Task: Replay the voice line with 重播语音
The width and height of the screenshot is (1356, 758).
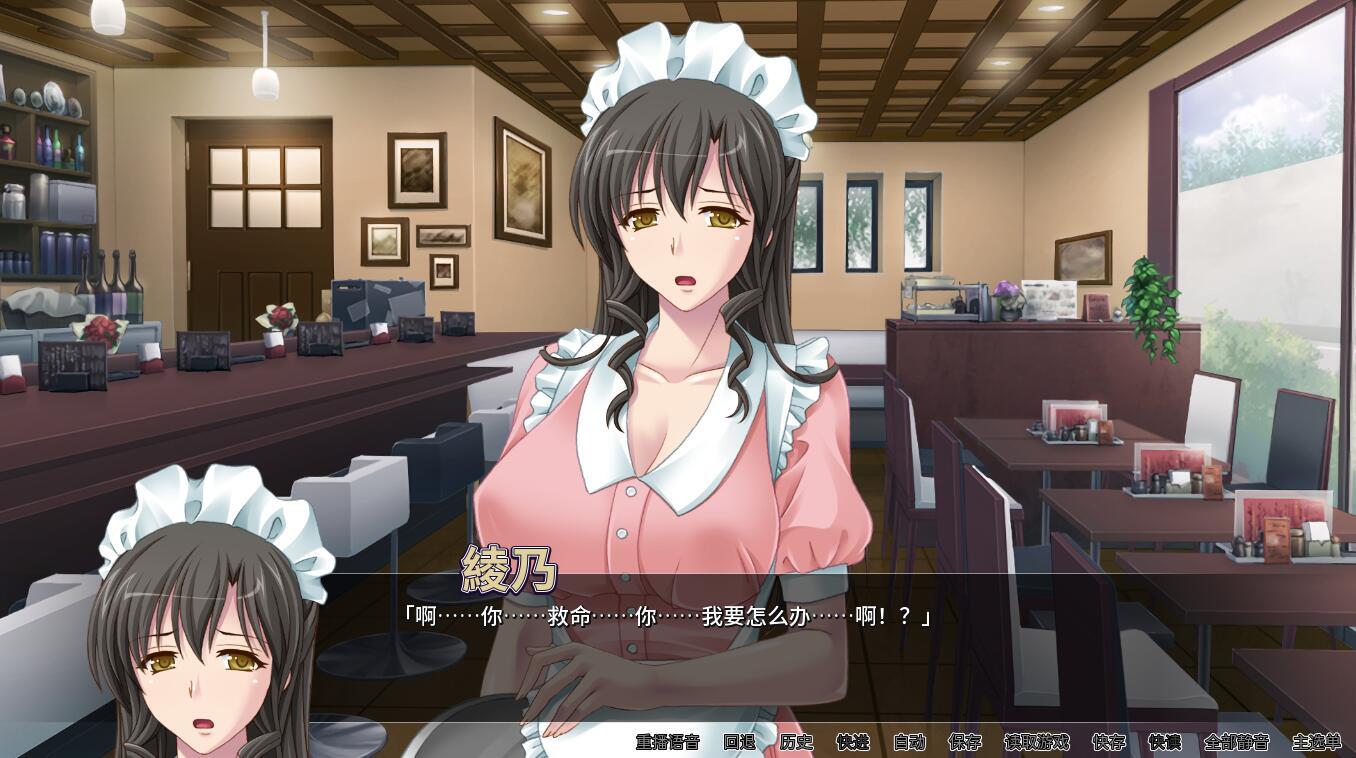Action: 667,742
